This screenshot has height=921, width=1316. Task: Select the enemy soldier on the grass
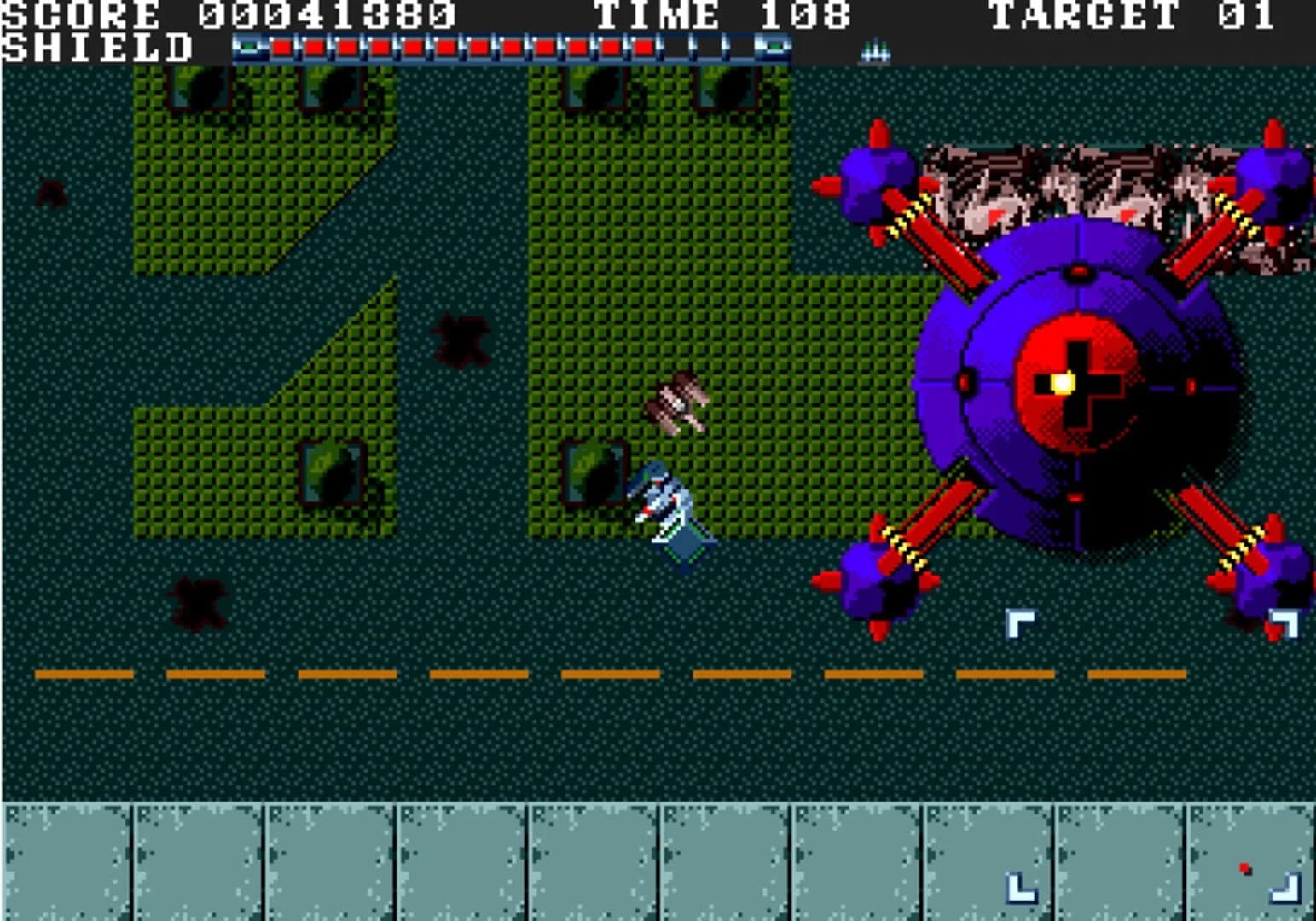pyautogui.click(x=678, y=401)
